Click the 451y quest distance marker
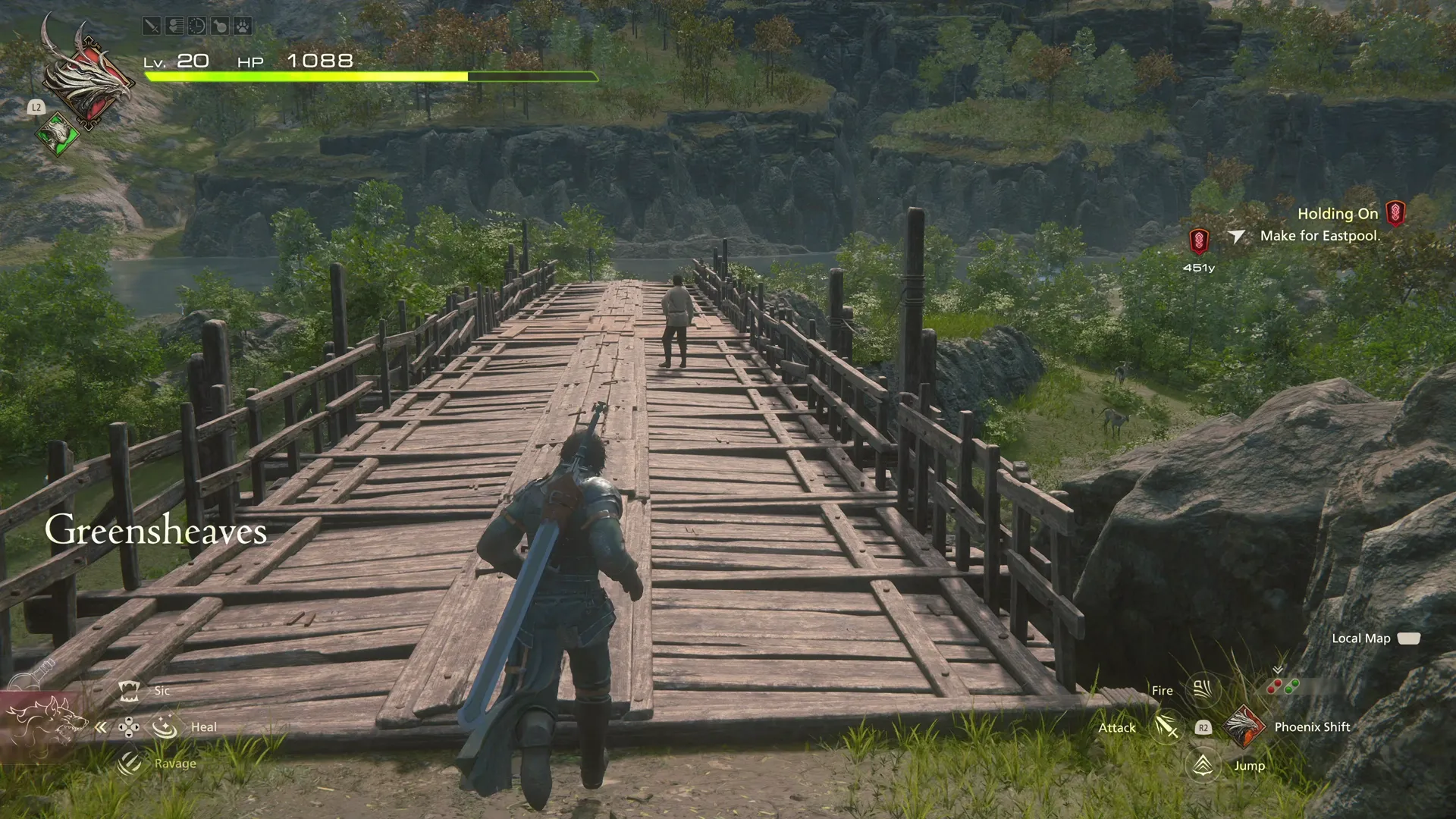Image resolution: width=1456 pixels, height=819 pixels. (1200, 267)
